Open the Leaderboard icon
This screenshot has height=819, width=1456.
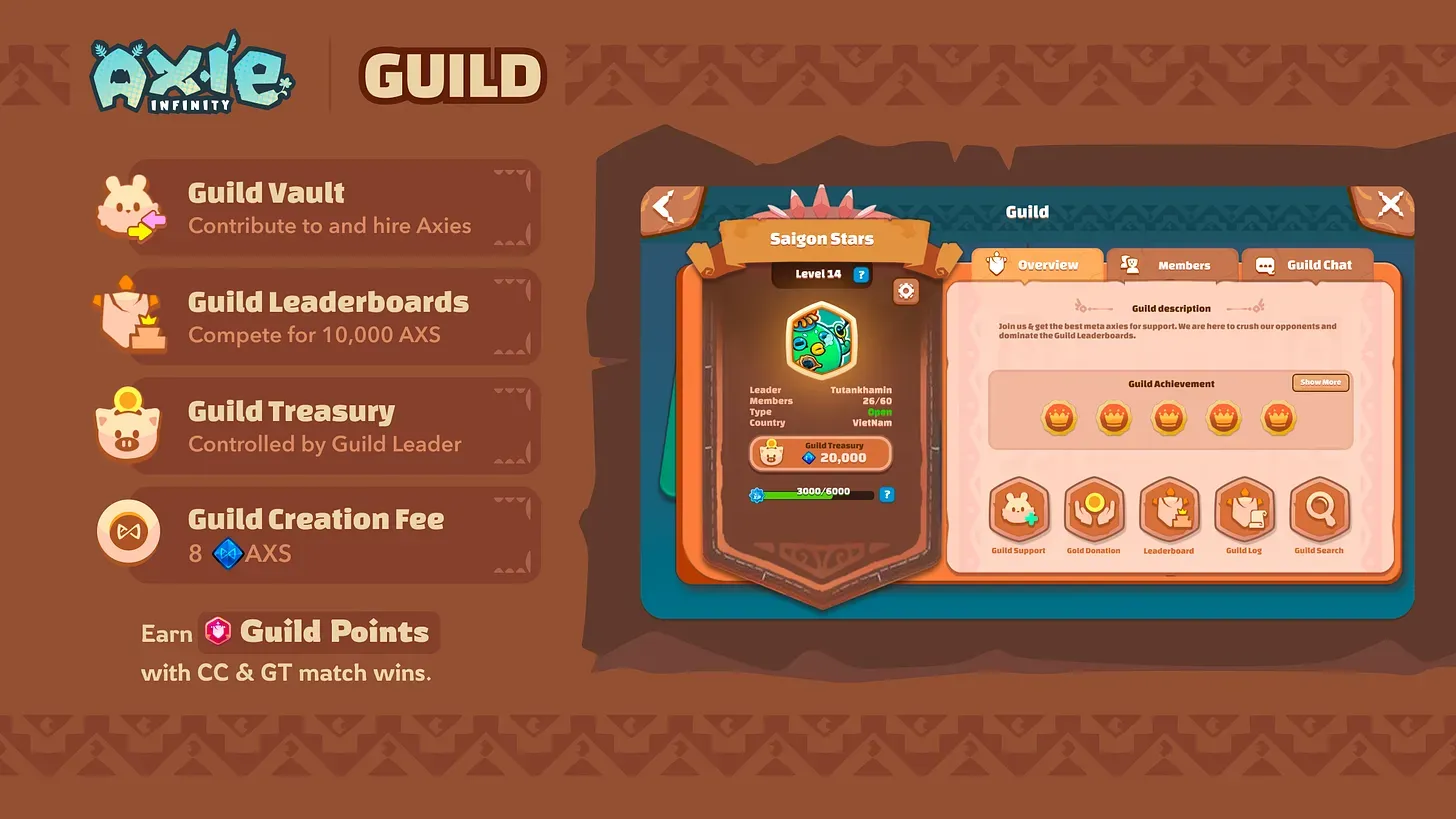point(1169,510)
